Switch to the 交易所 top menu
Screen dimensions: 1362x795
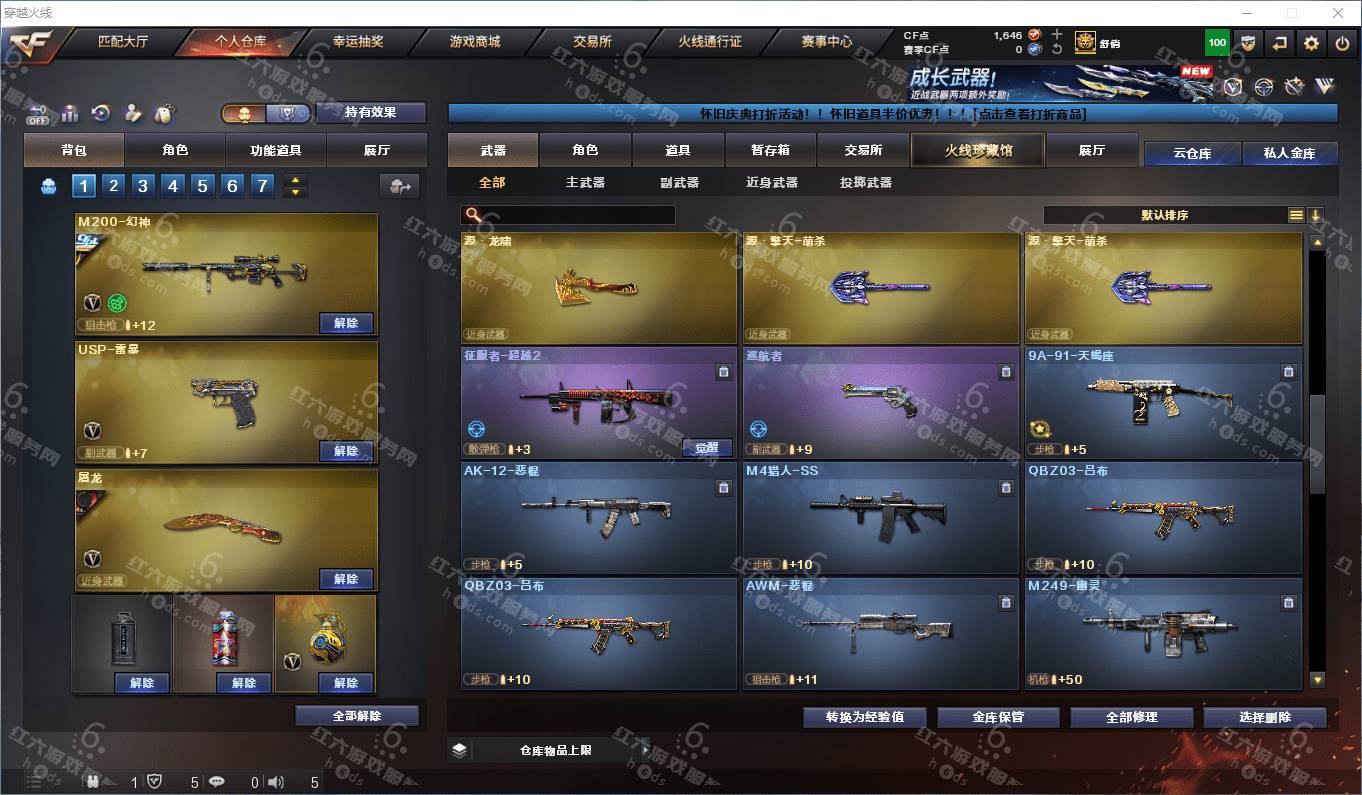point(592,42)
